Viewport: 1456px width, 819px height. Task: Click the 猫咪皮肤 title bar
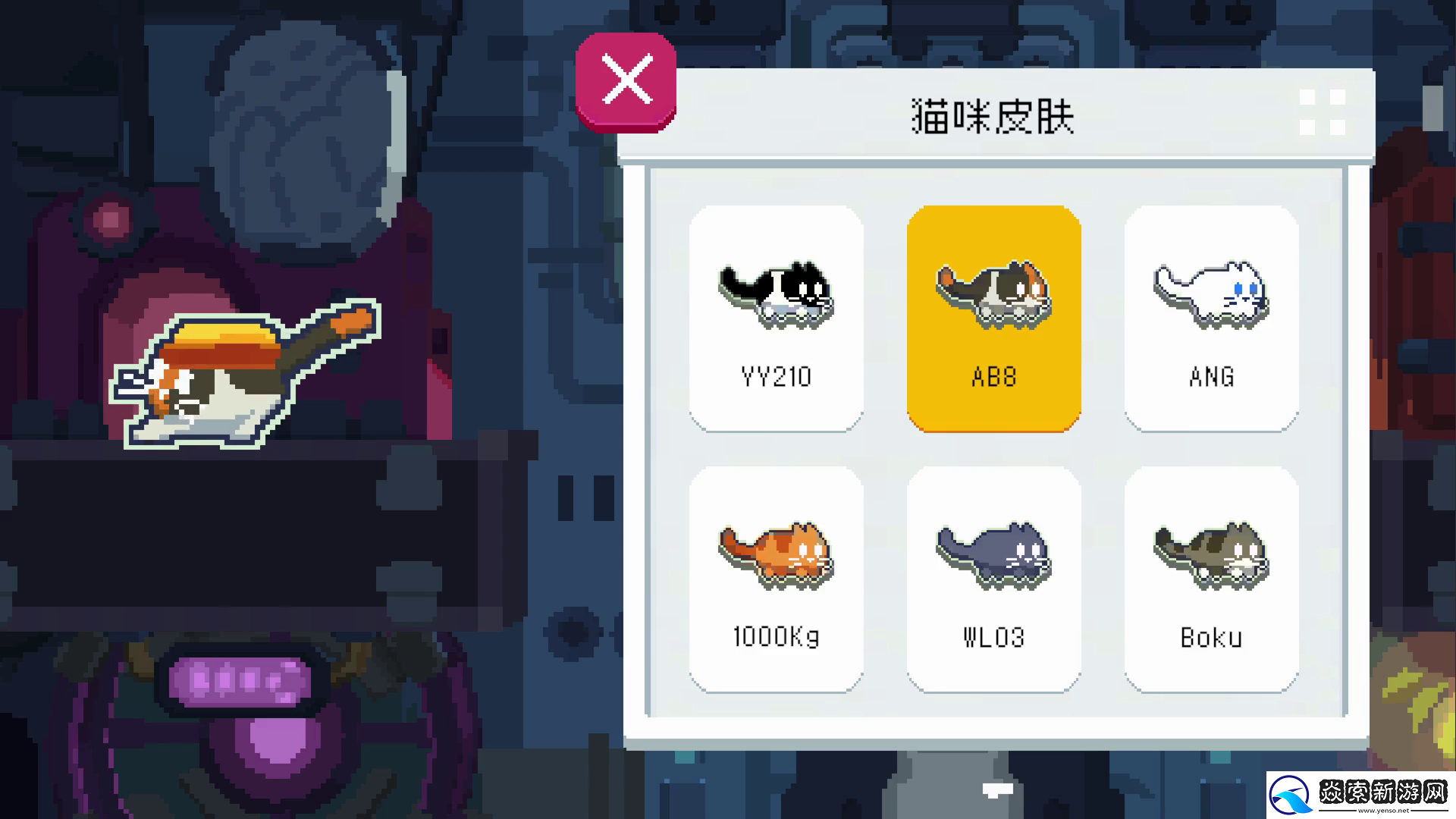pyautogui.click(x=994, y=114)
